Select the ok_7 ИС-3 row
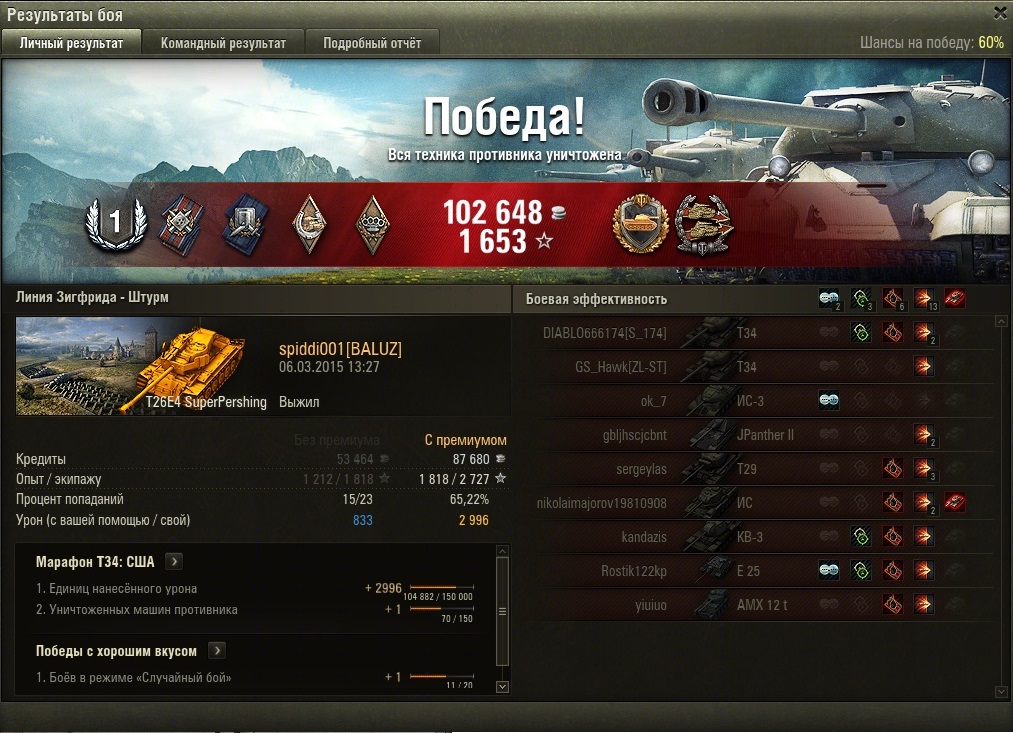Image resolution: width=1013 pixels, height=733 pixels. [x=750, y=401]
